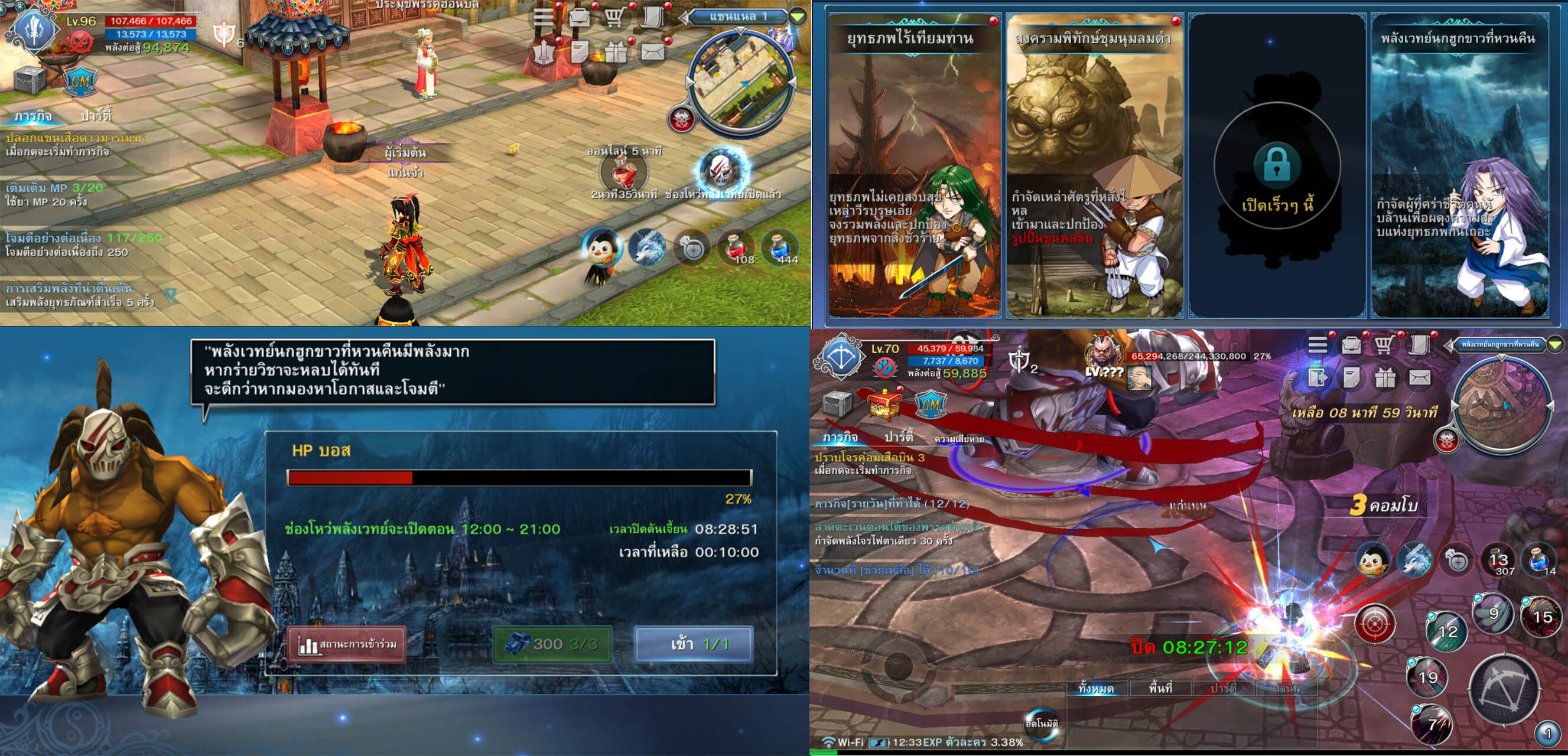Use the red potion with 108 count
1568x756 pixels.
point(737,247)
